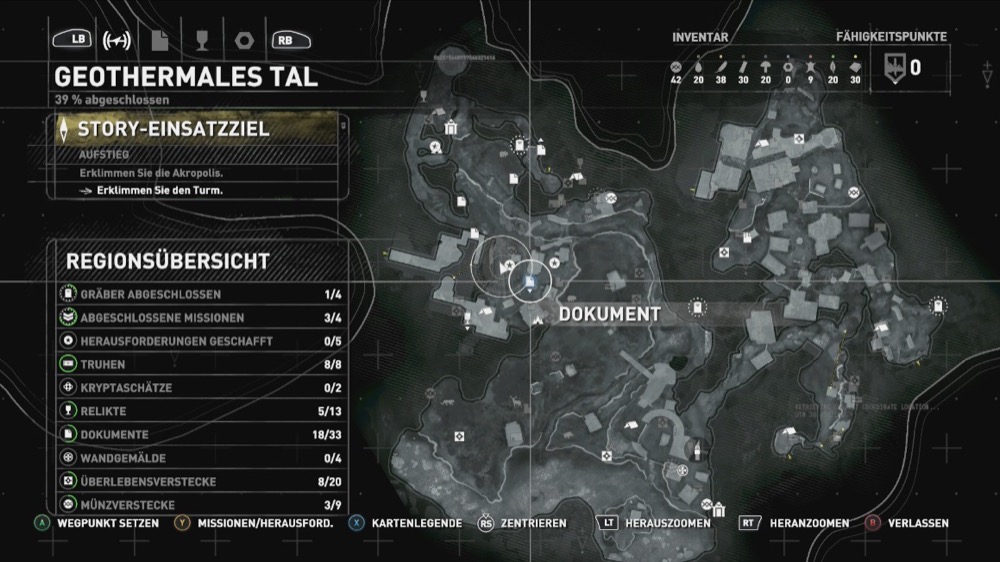Select the map tab icon
This screenshot has height=562, width=1000.
click(118, 41)
